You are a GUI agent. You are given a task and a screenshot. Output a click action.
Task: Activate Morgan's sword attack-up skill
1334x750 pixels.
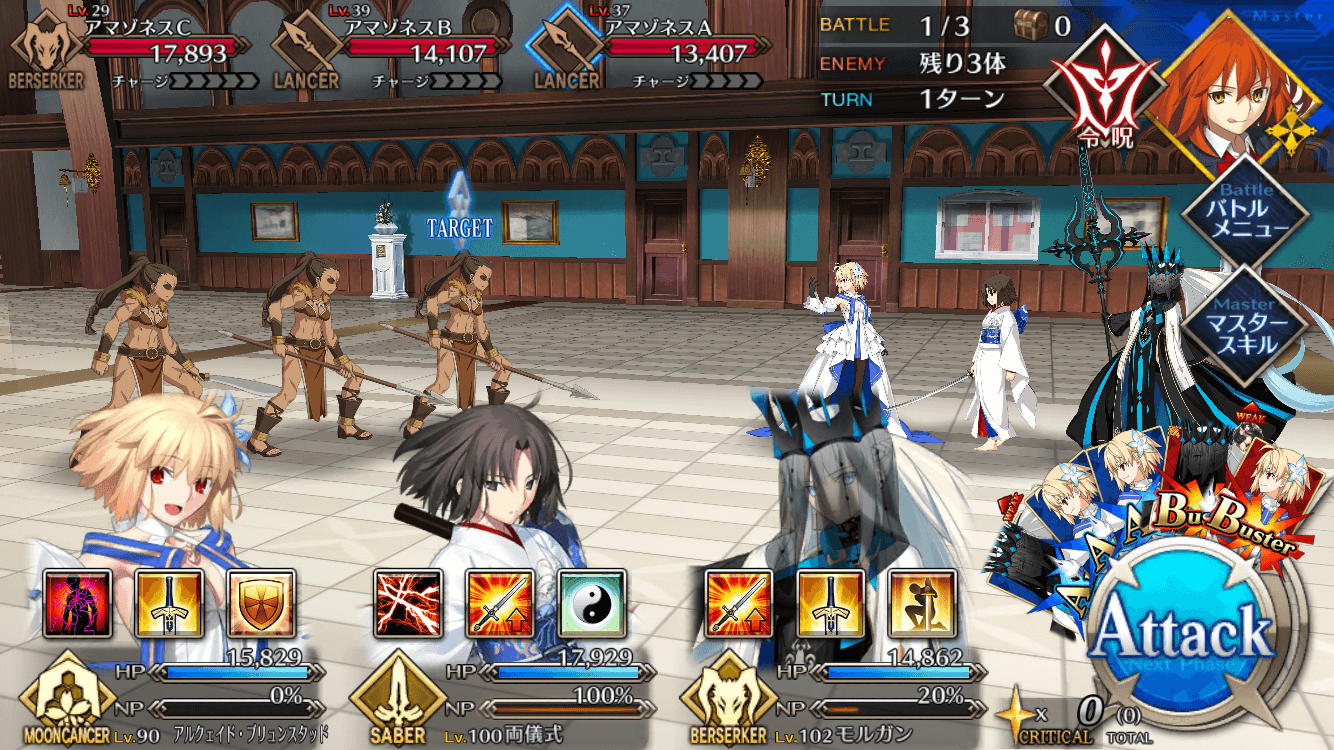point(739,604)
